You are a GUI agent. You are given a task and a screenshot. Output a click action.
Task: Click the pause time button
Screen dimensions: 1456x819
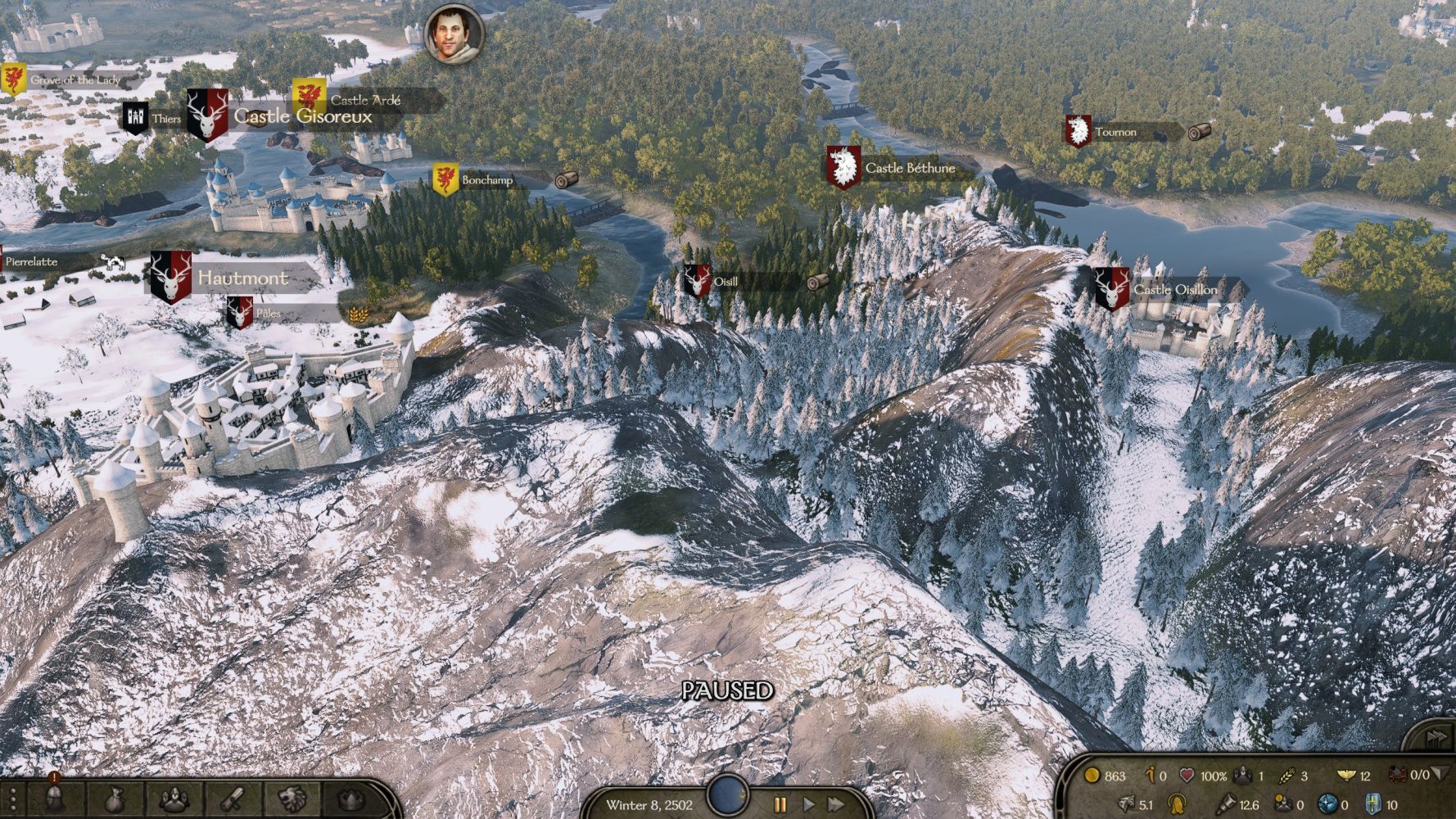[x=780, y=804]
